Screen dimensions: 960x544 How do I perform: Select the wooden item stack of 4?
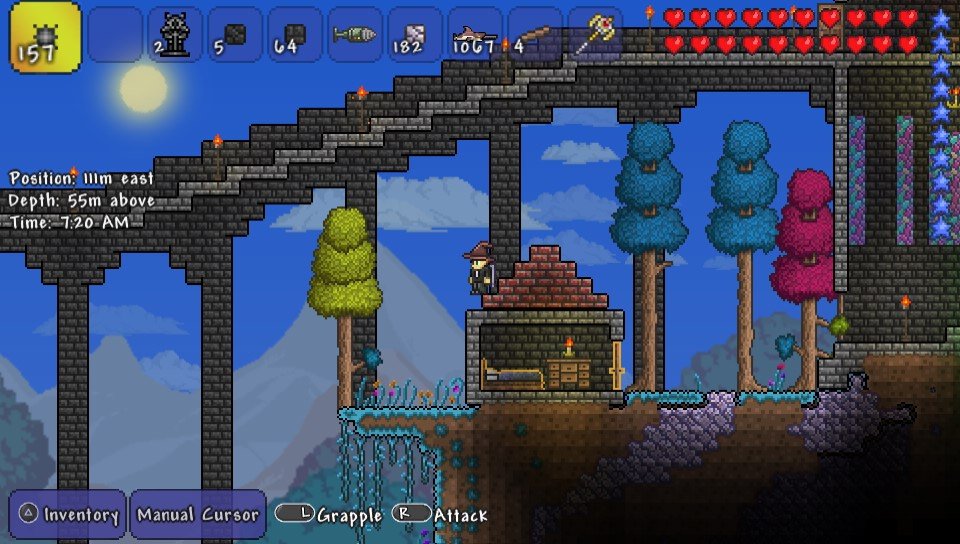click(534, 35)
